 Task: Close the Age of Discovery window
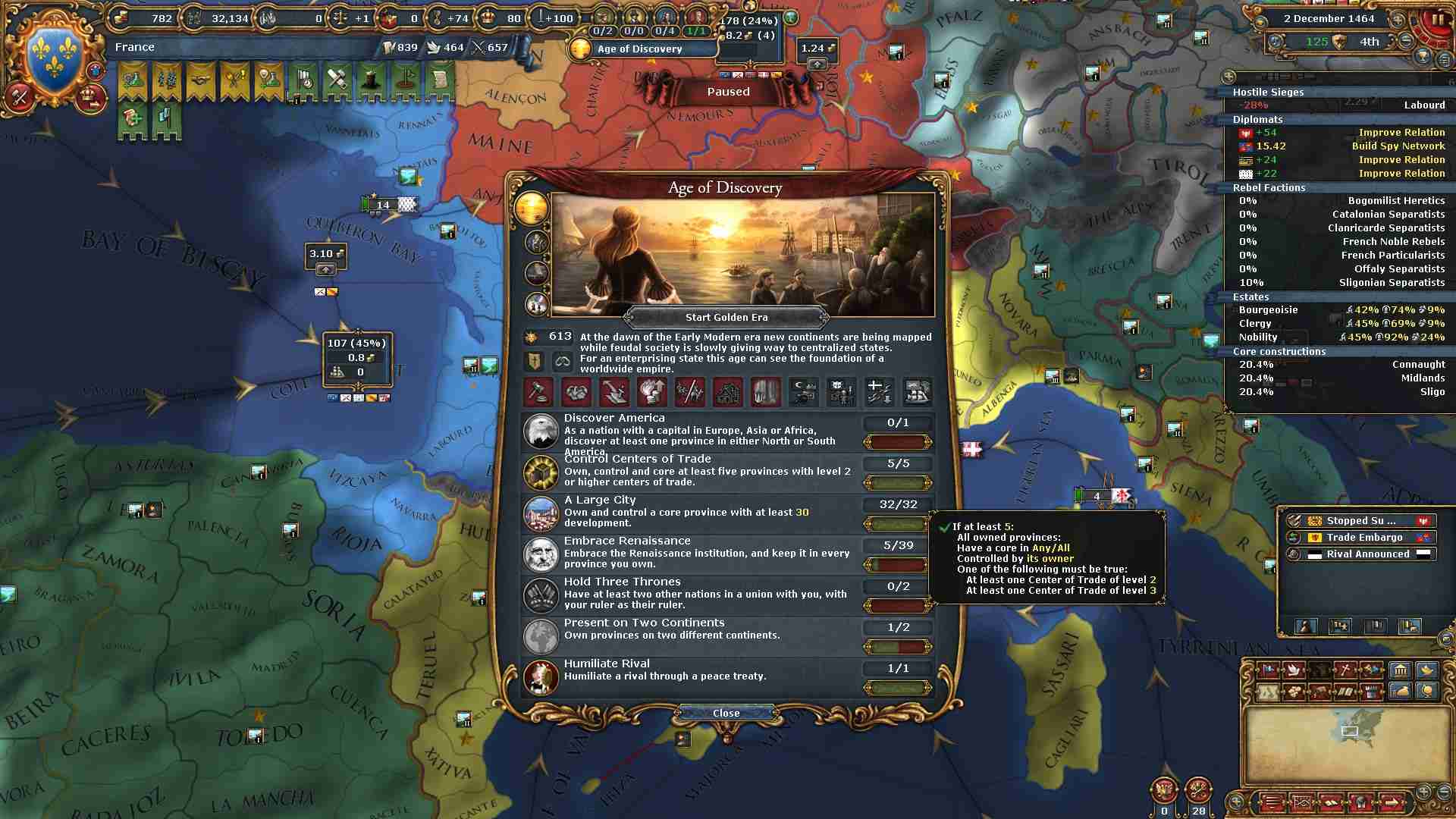[726, 713]
